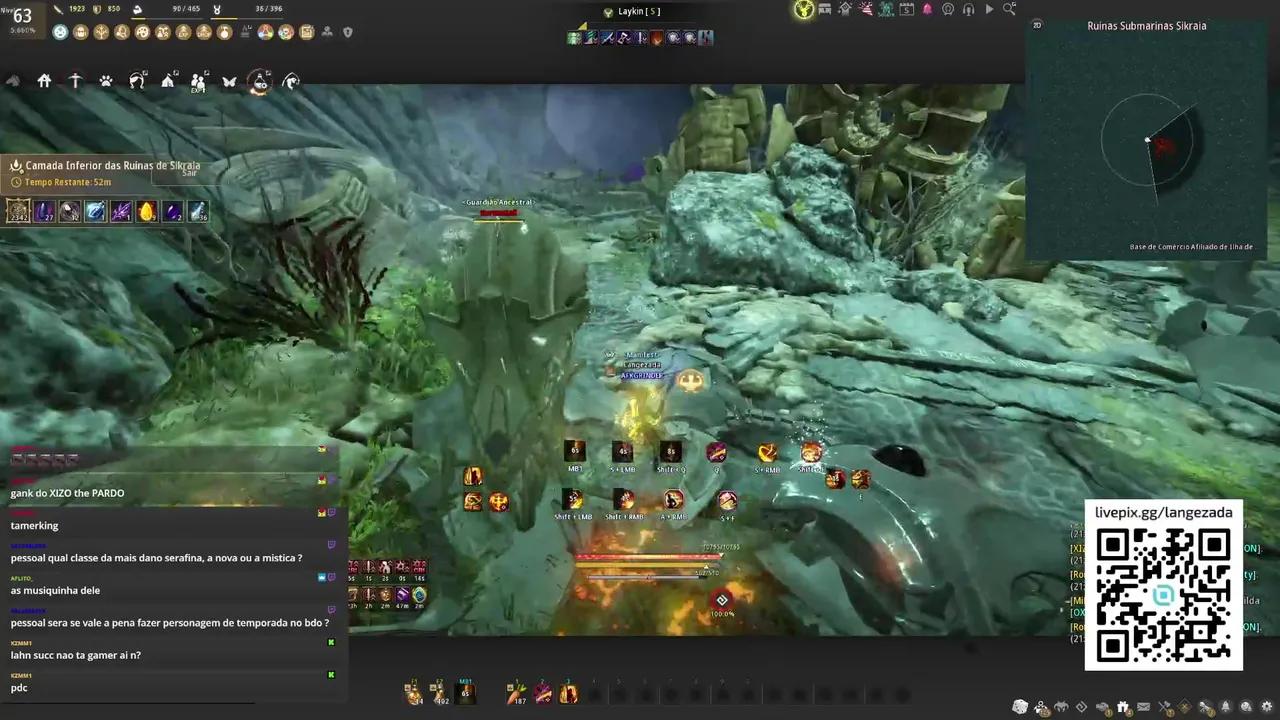
Task: Click Sair to leave Camada Inferior das Ruinas
Action: coord(188,172)
